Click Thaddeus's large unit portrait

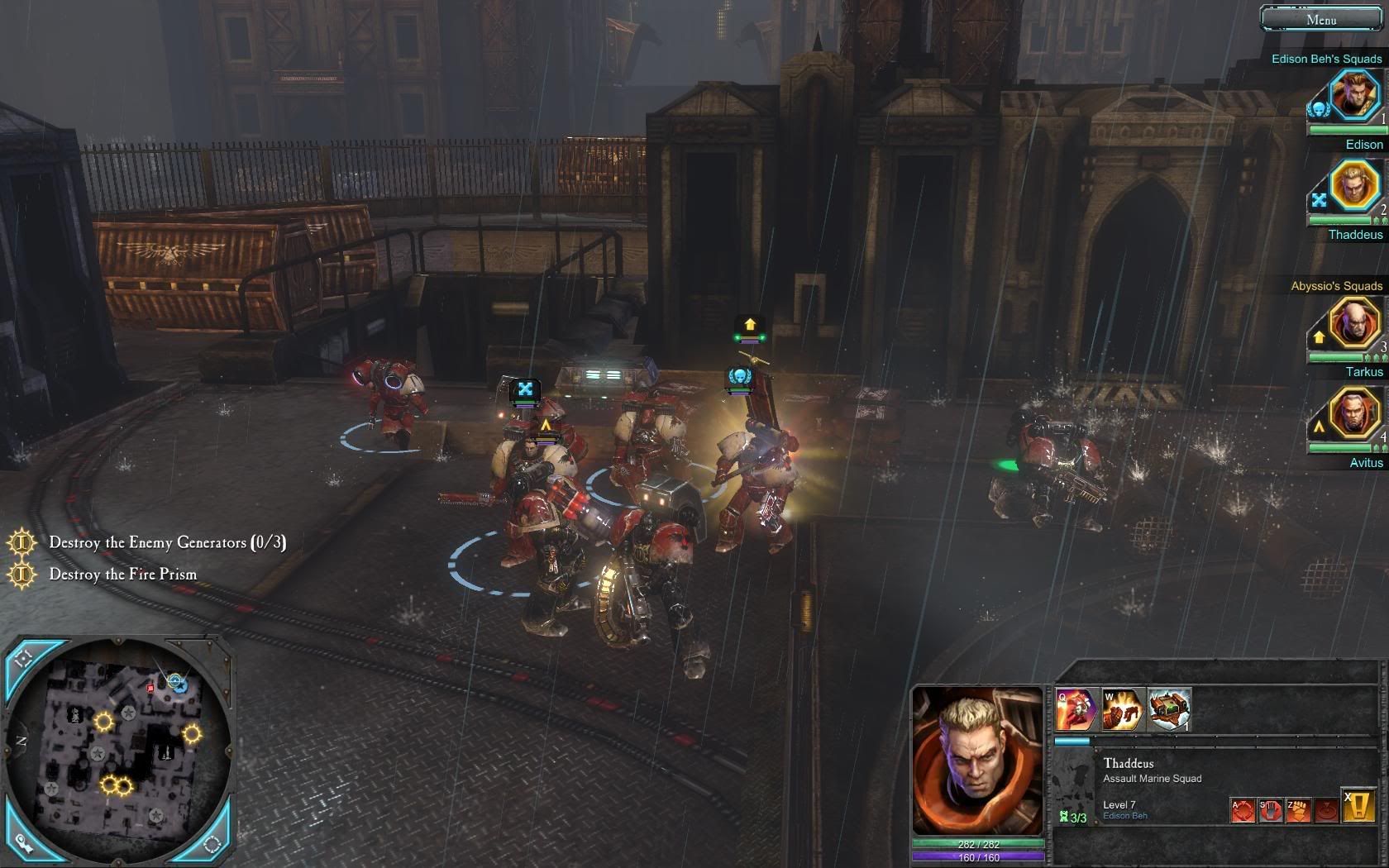(x=977, y=761)
